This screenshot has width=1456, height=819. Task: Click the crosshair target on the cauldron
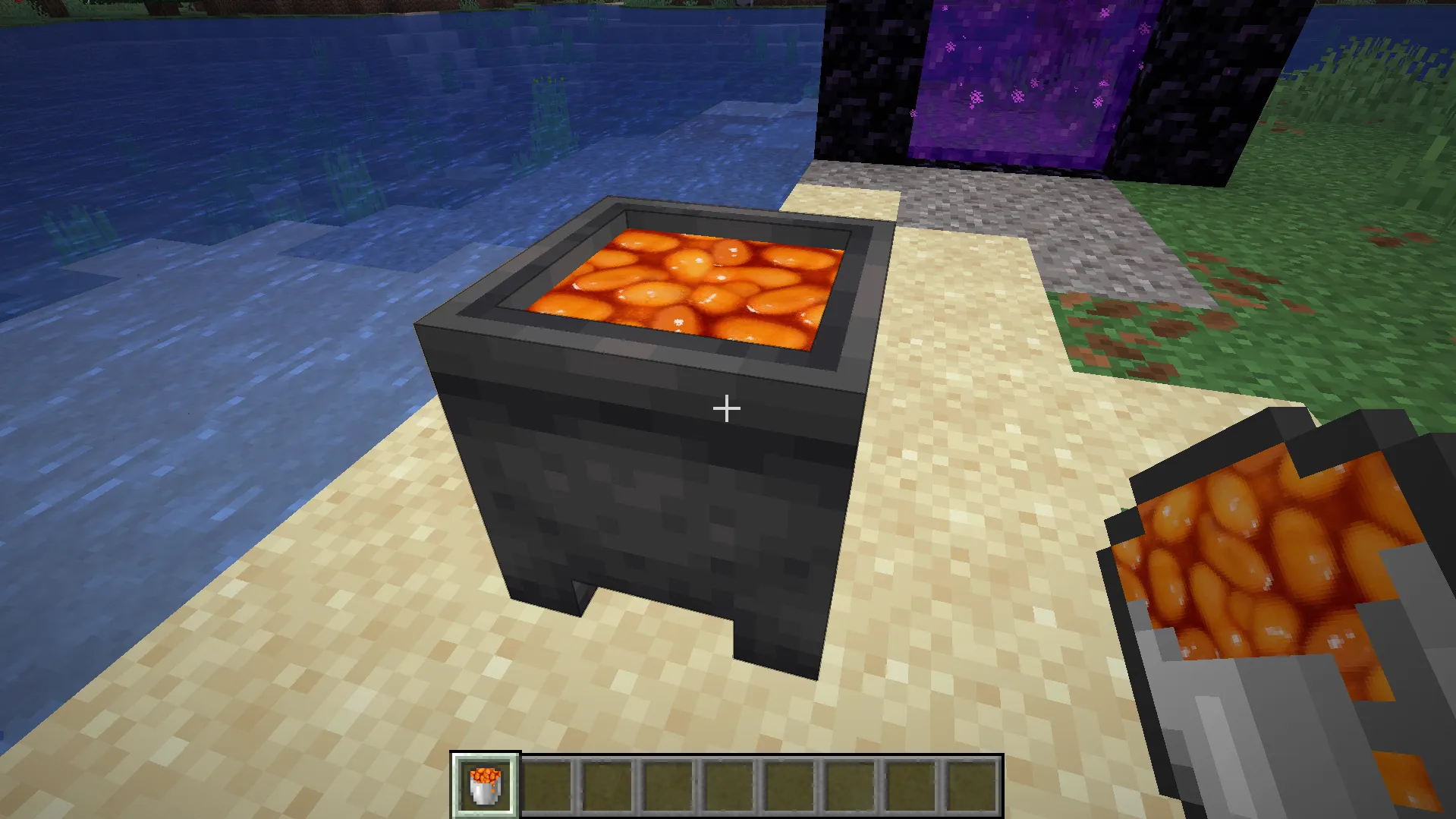pyautogui.click(x=725, y=408)
